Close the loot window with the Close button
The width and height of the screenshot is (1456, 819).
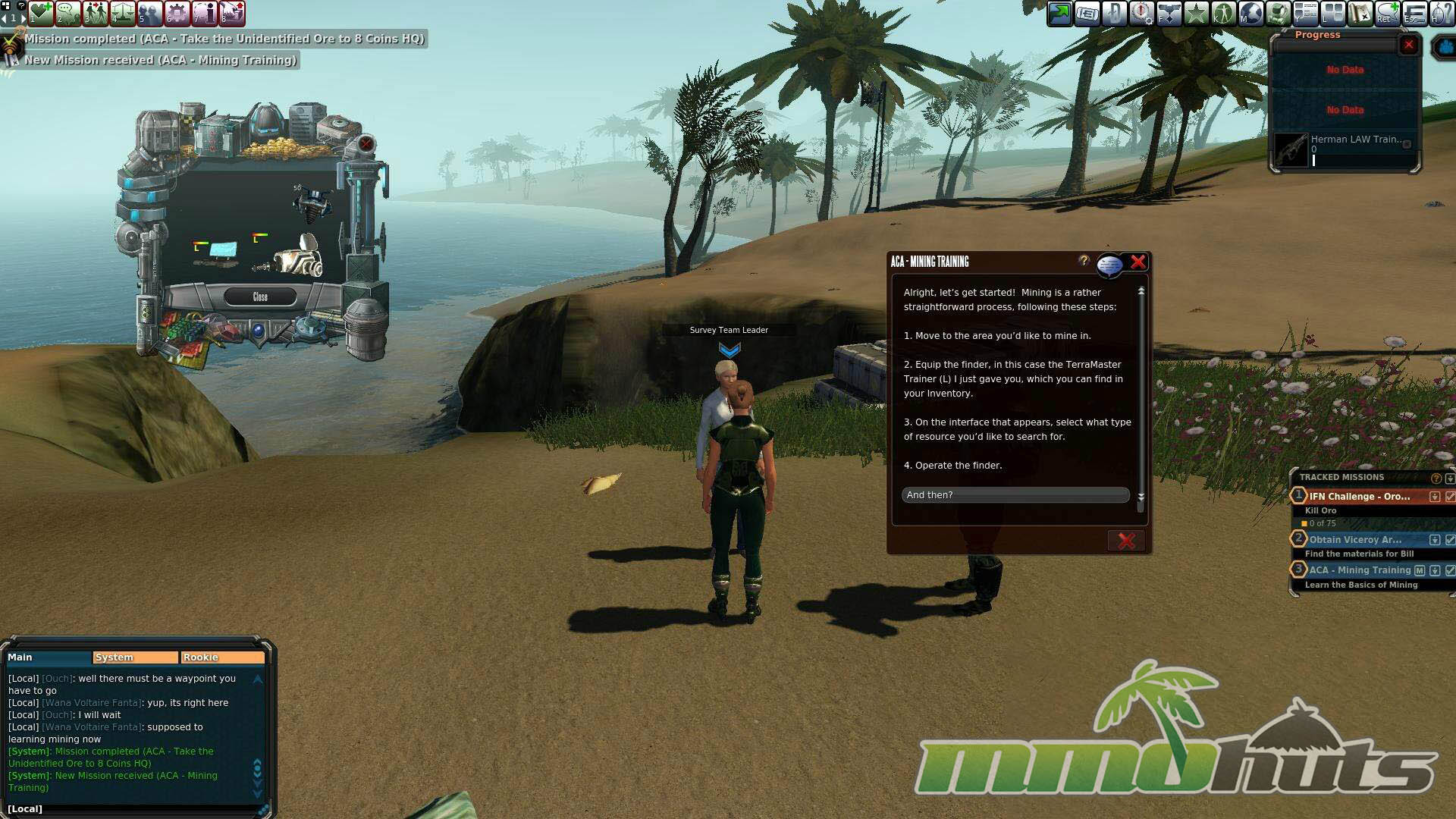tap(260, 297)
